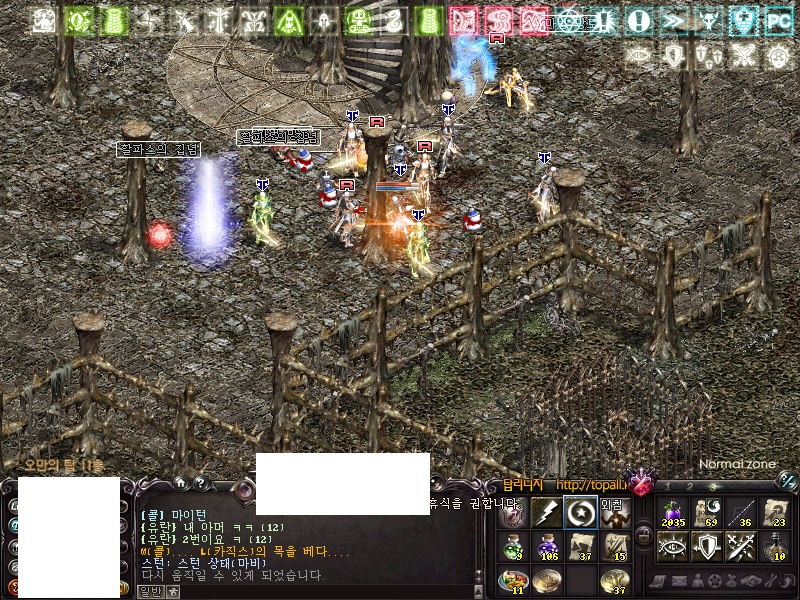Activate the lightning bolt skill slot

(x=546, y=512)
